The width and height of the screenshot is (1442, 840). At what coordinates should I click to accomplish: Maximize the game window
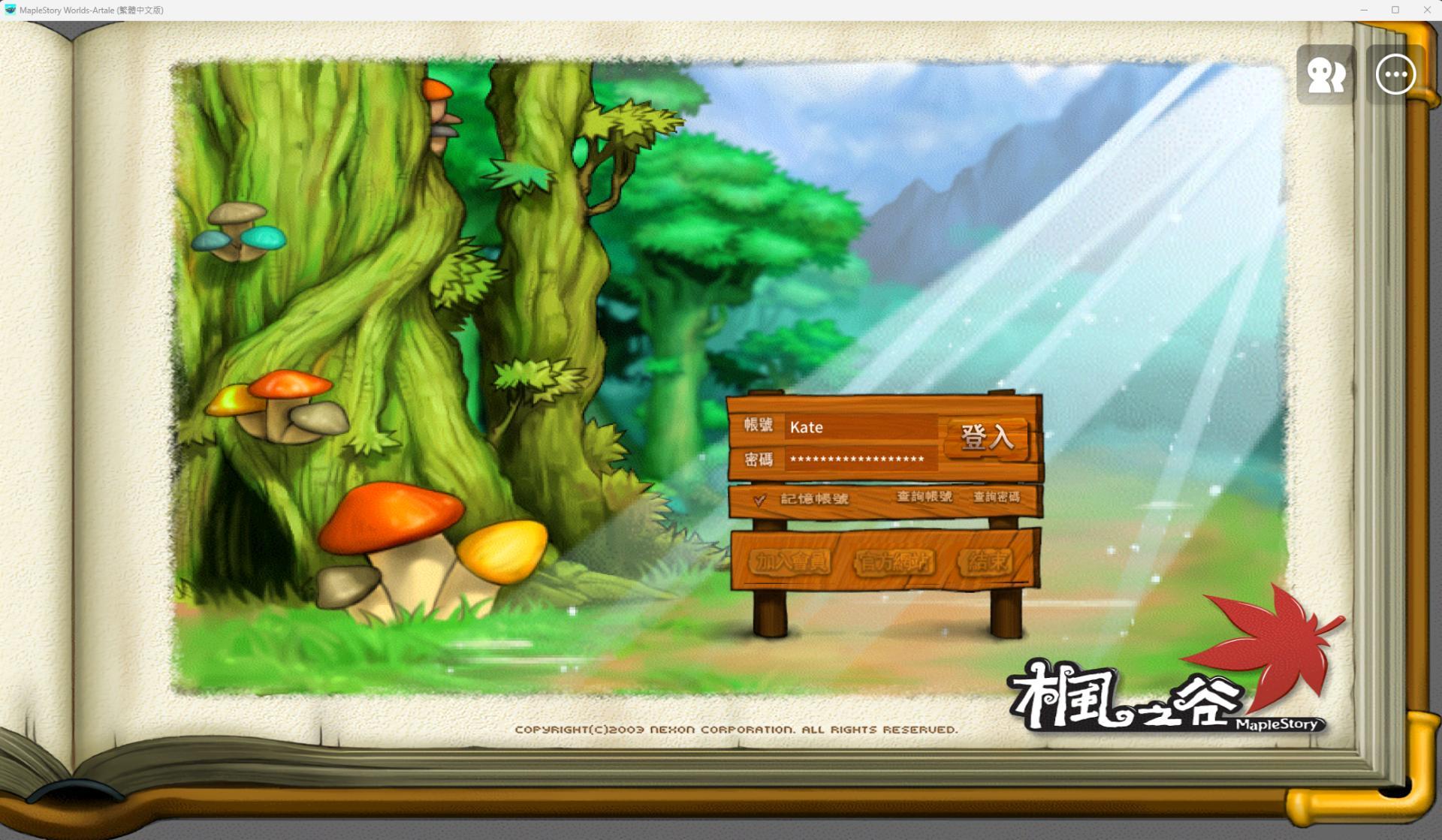tap(1395, 10)
